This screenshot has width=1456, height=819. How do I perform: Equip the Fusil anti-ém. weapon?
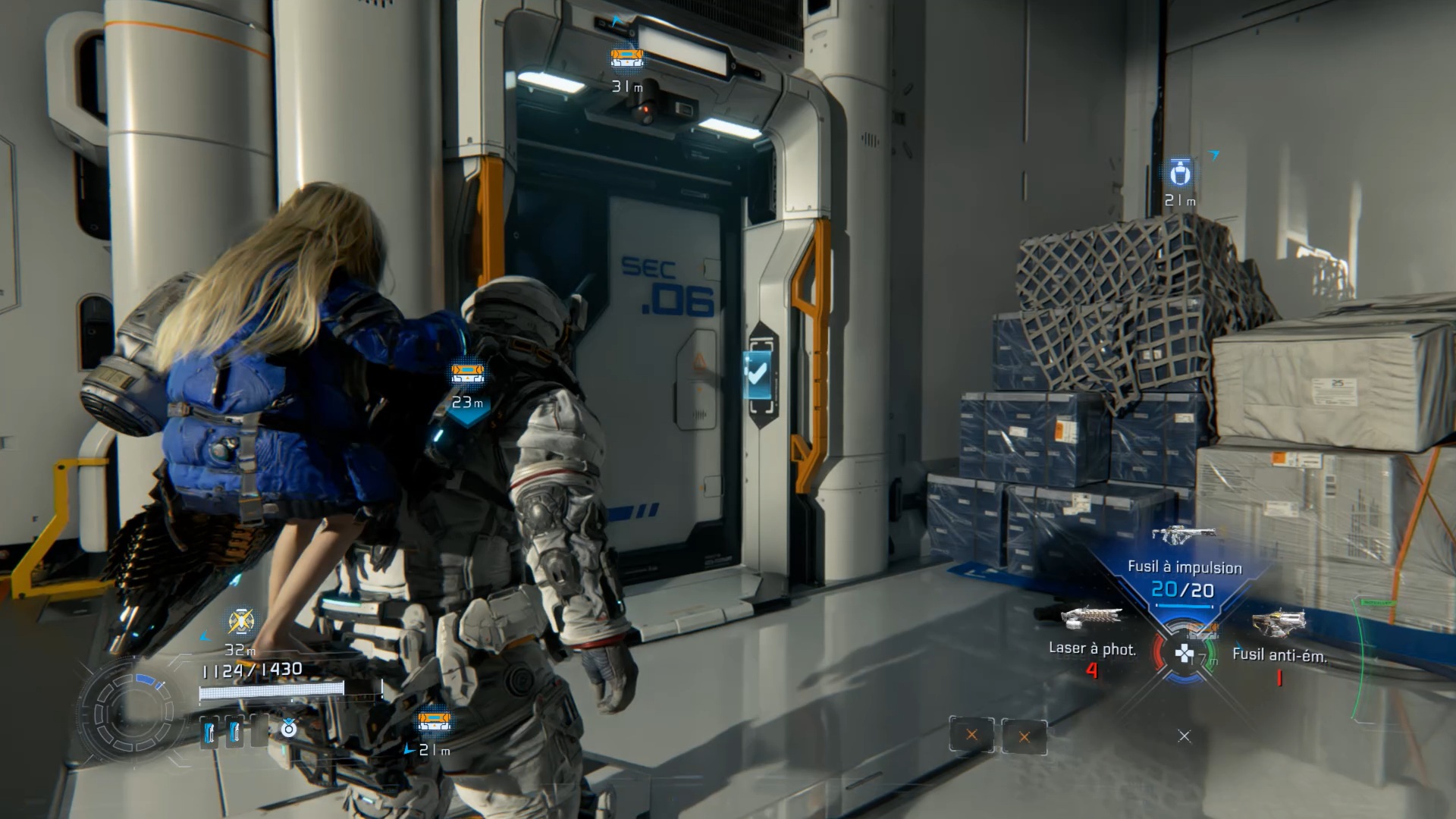(1279, 624)
